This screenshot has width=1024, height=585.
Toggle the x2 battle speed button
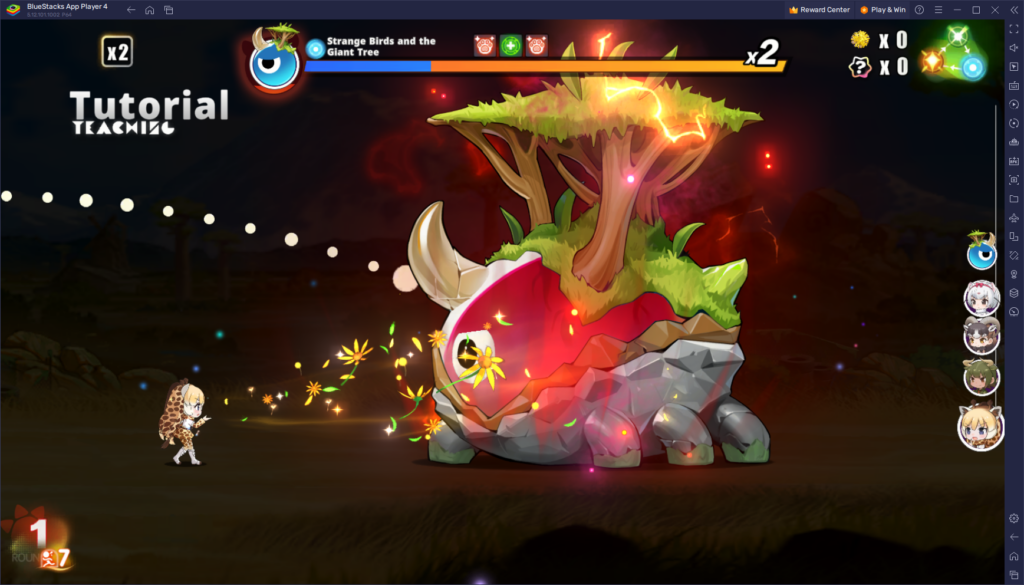(x=117, y=52)
